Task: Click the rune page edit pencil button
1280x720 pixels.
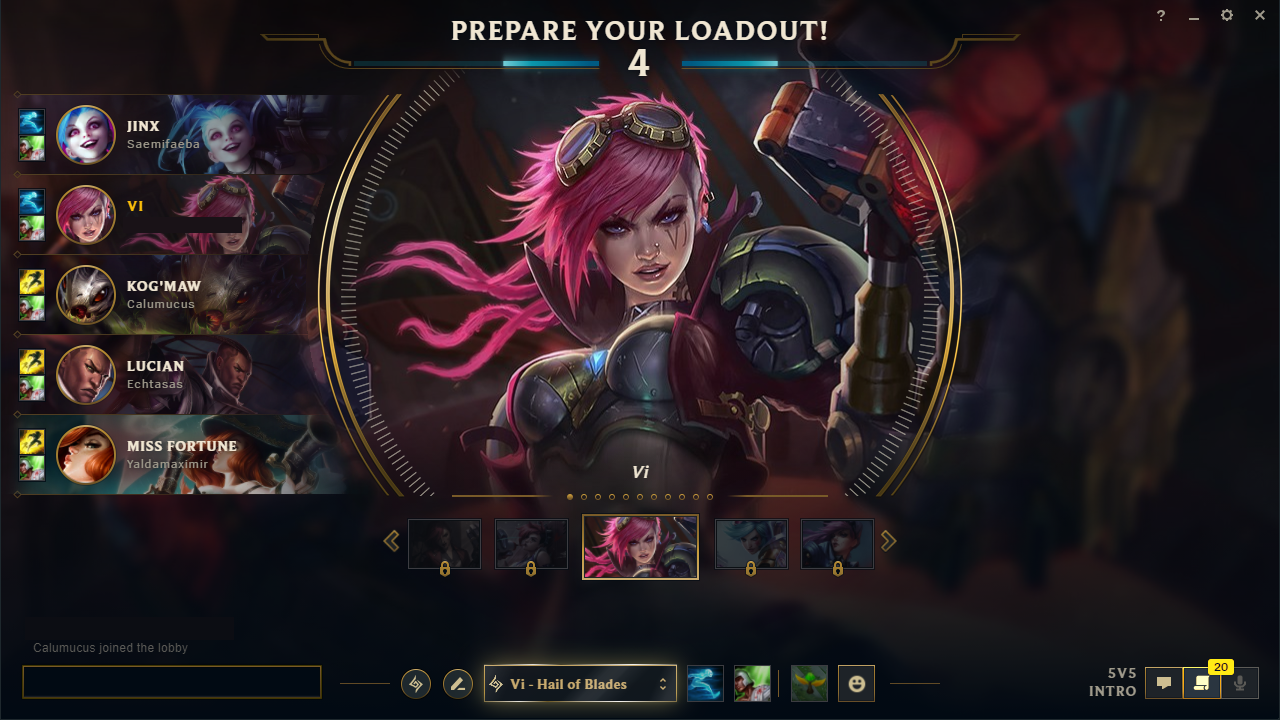Action: click(458, 684)
